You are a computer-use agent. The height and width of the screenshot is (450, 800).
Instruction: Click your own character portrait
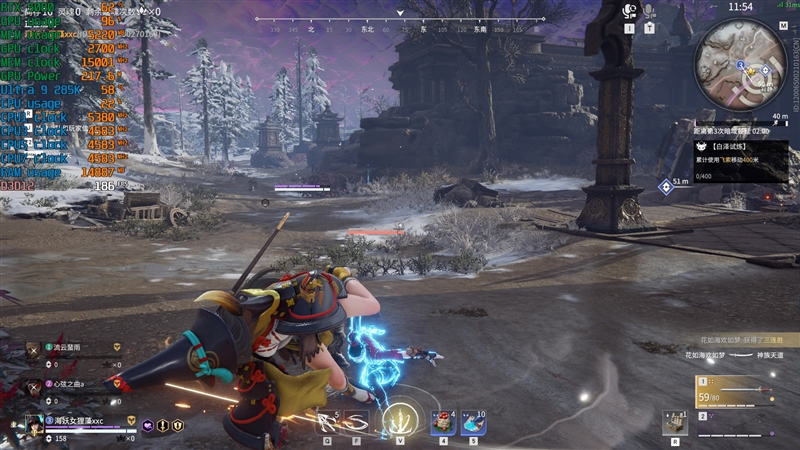click(34, 424)
